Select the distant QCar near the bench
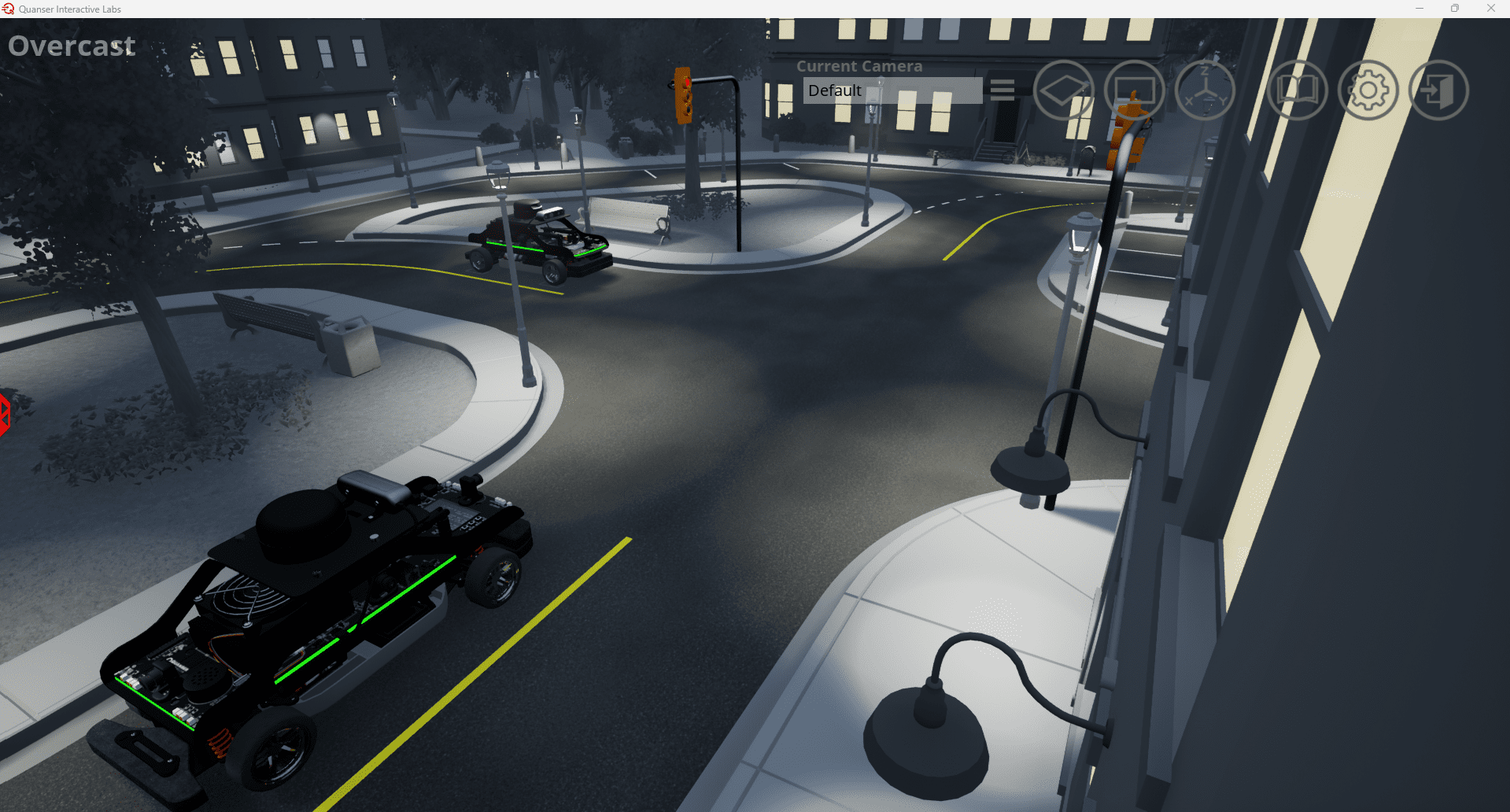 pyautogui.click(x=539, y=236)
